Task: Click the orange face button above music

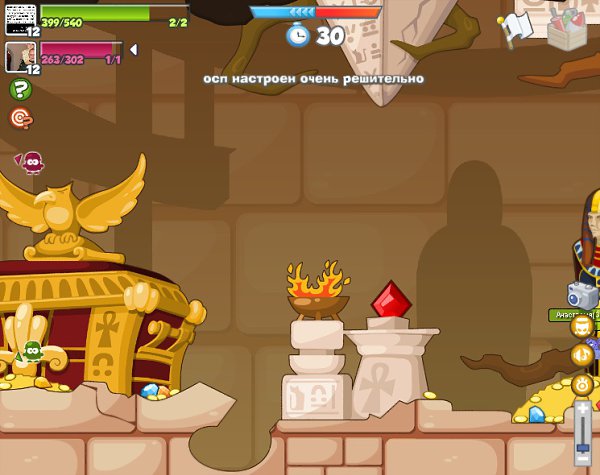Action: (x=582, y=326)
